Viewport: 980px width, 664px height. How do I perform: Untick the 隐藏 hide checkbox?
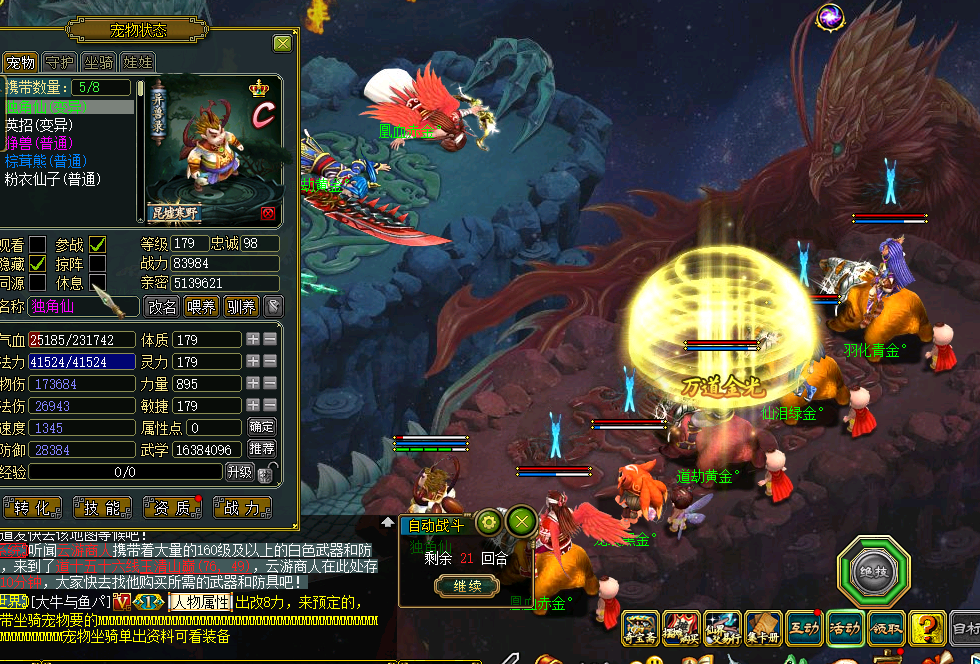click(37, 264)
